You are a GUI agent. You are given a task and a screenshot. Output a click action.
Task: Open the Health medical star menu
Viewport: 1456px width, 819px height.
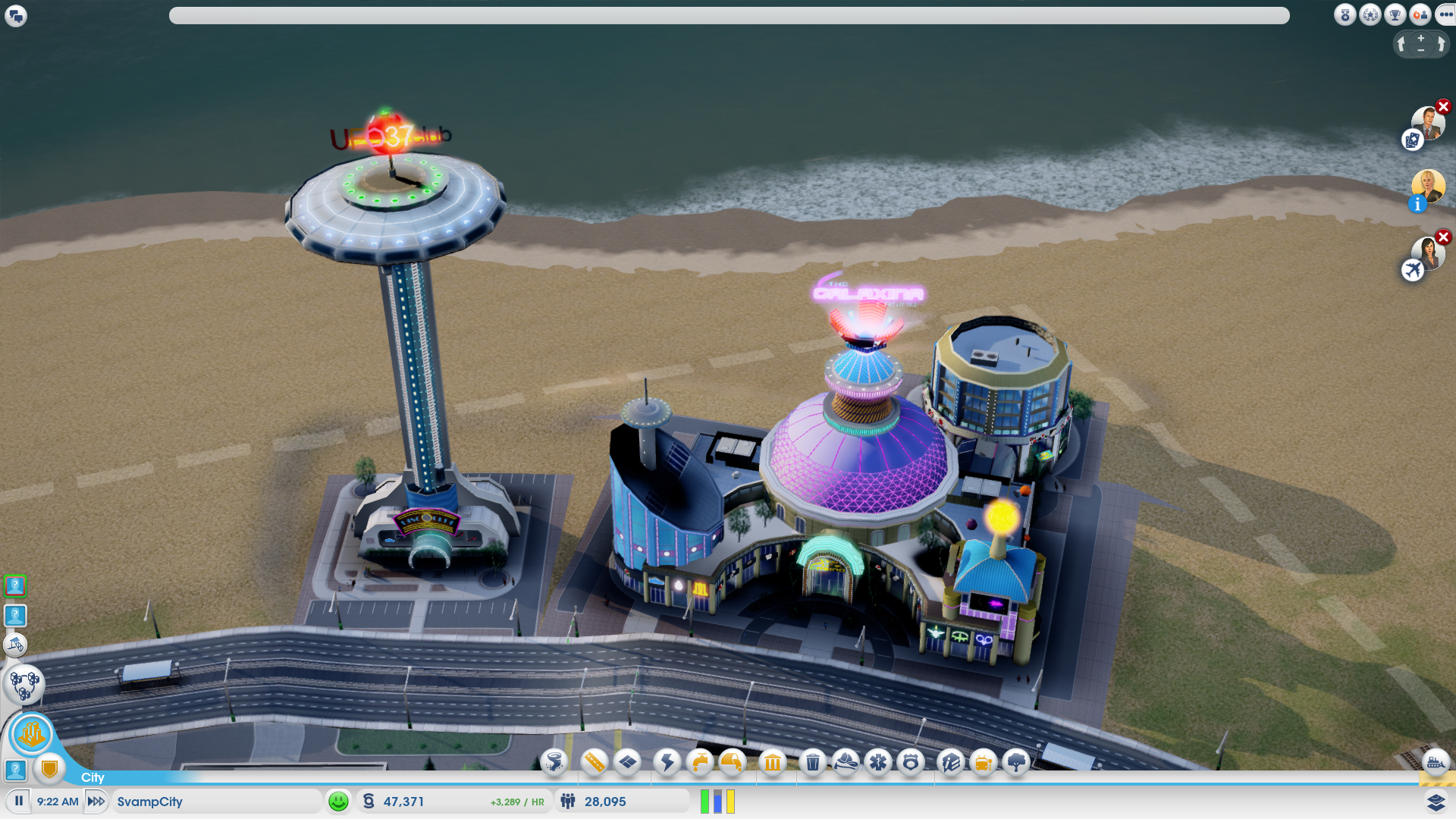point(878,761)
